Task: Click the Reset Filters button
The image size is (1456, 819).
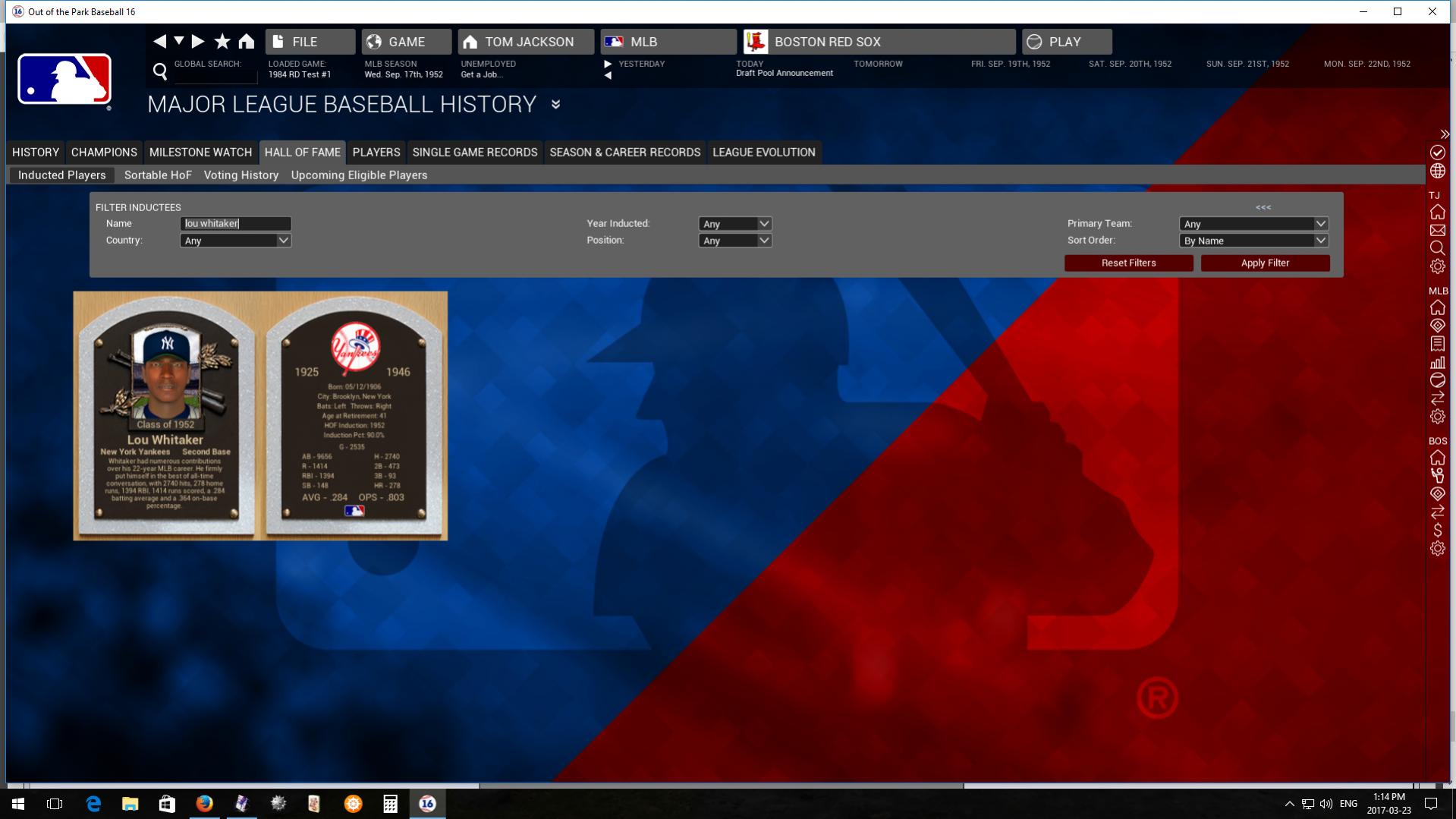Action: coord(1128,263)
